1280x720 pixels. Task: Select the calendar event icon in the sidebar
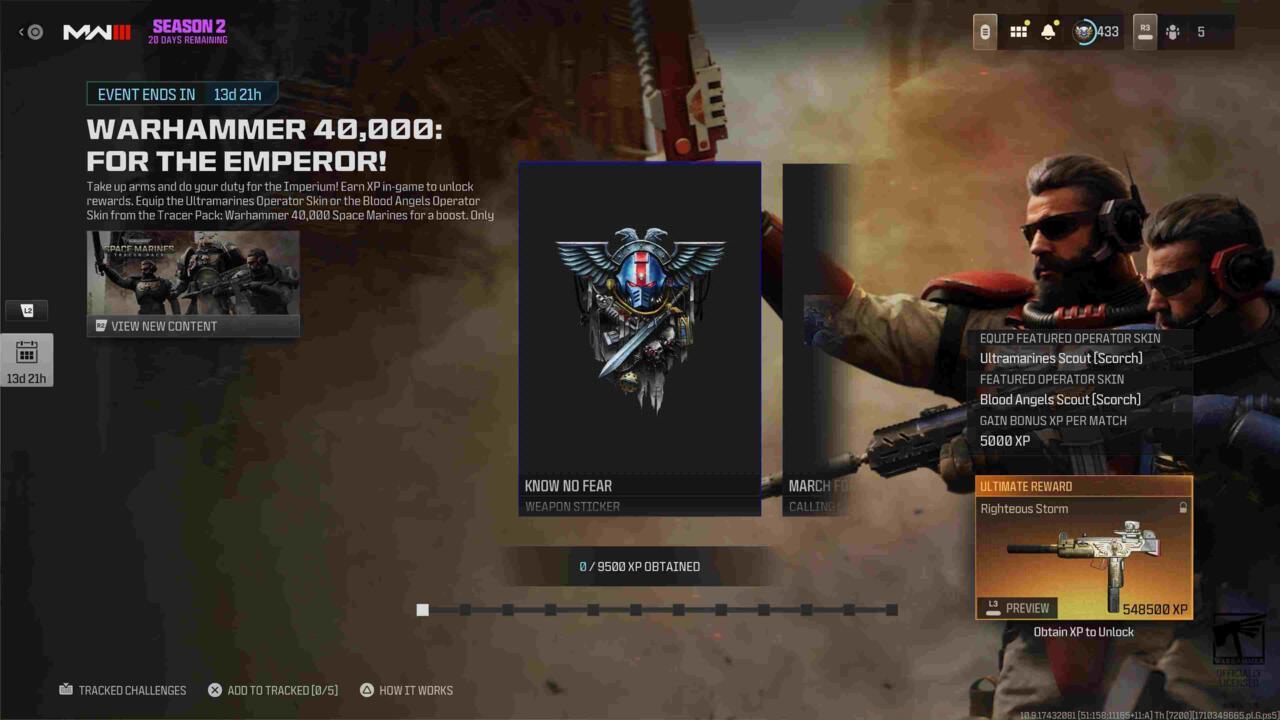pos(27,355)
